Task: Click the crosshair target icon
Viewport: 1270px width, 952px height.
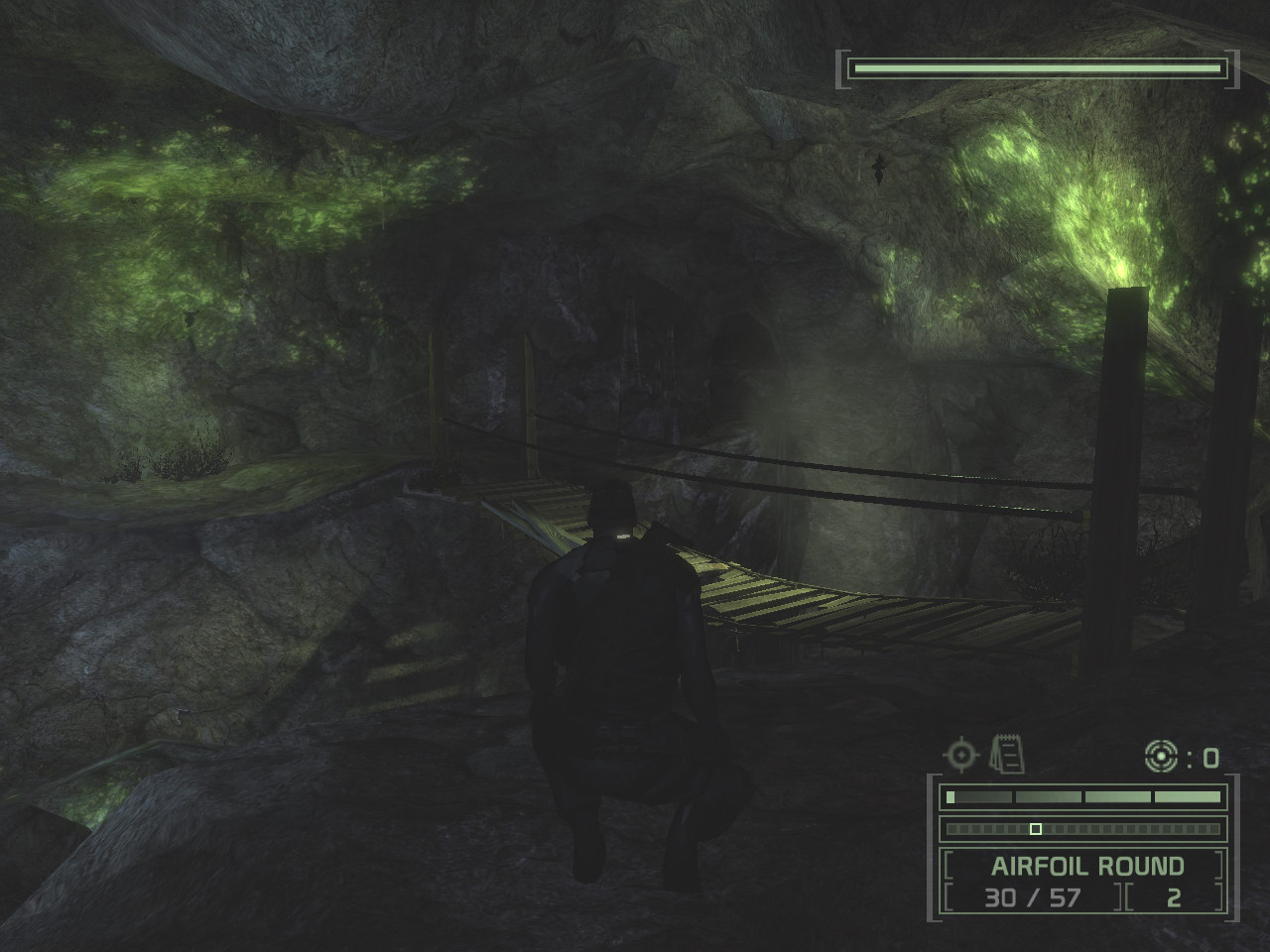Action: tap(960, 756)
